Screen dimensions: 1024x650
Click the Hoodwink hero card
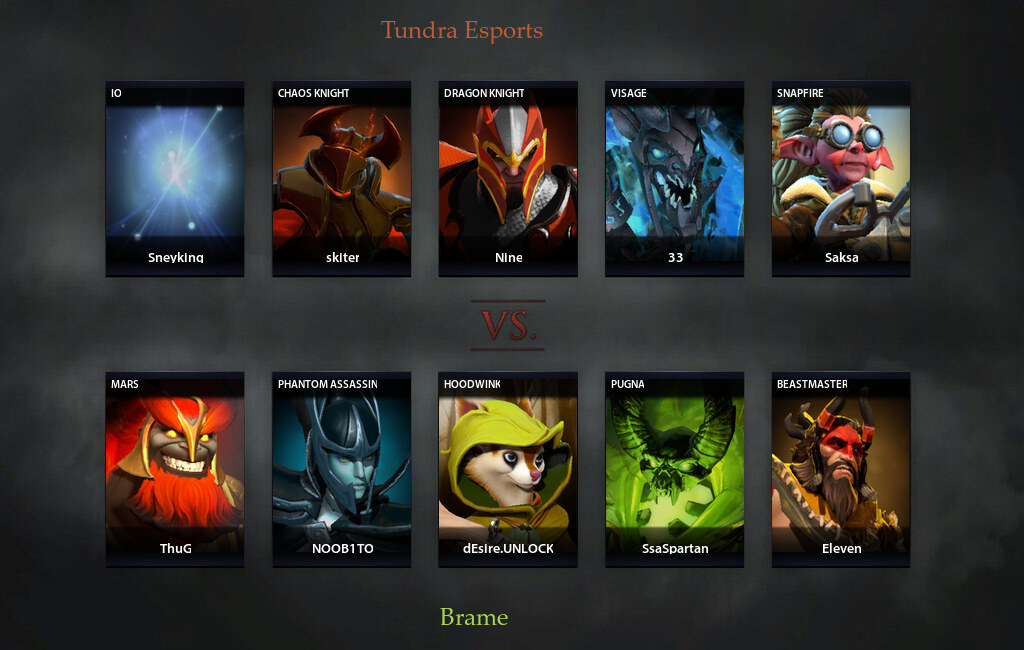tap(508, 469)
